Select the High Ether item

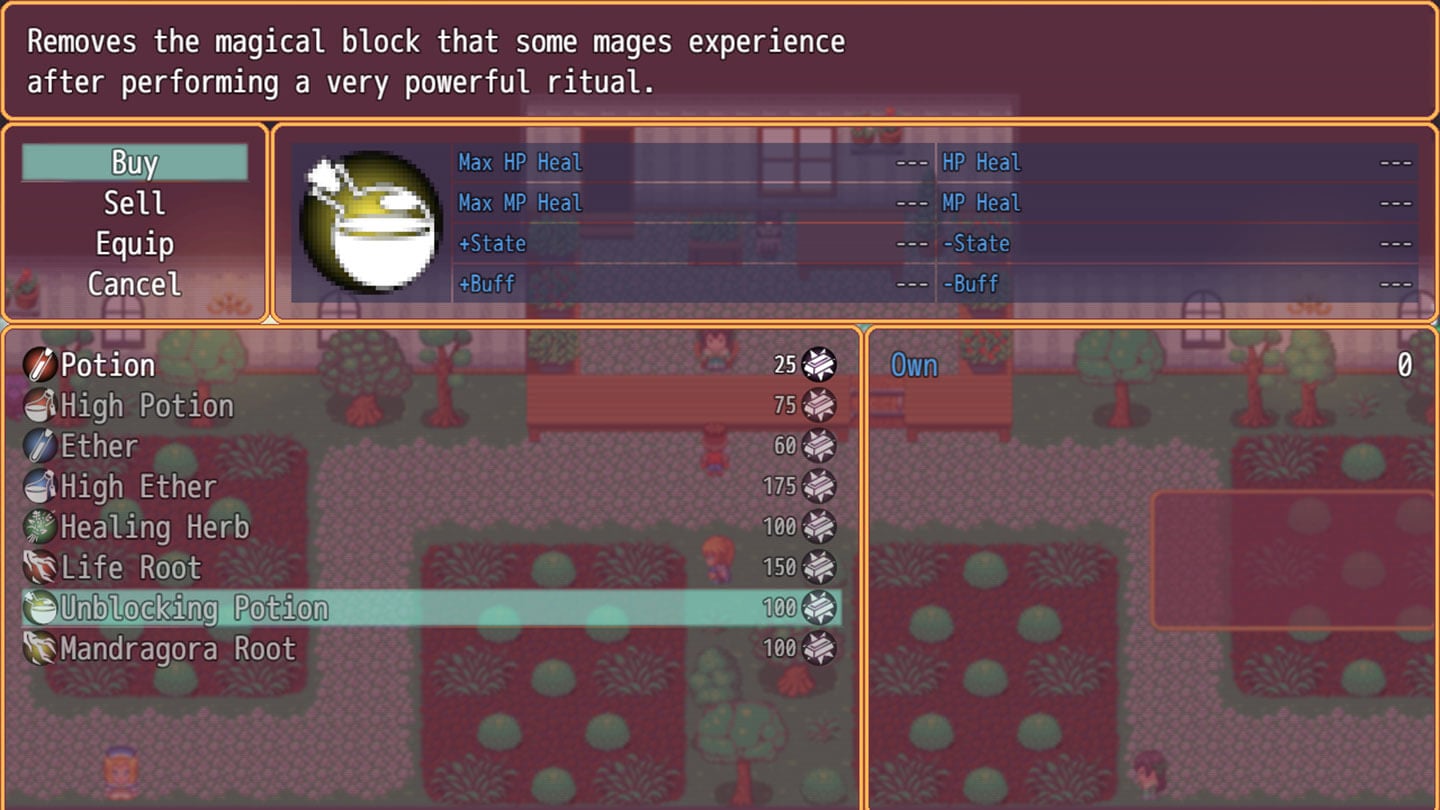[x=138, y=487]
